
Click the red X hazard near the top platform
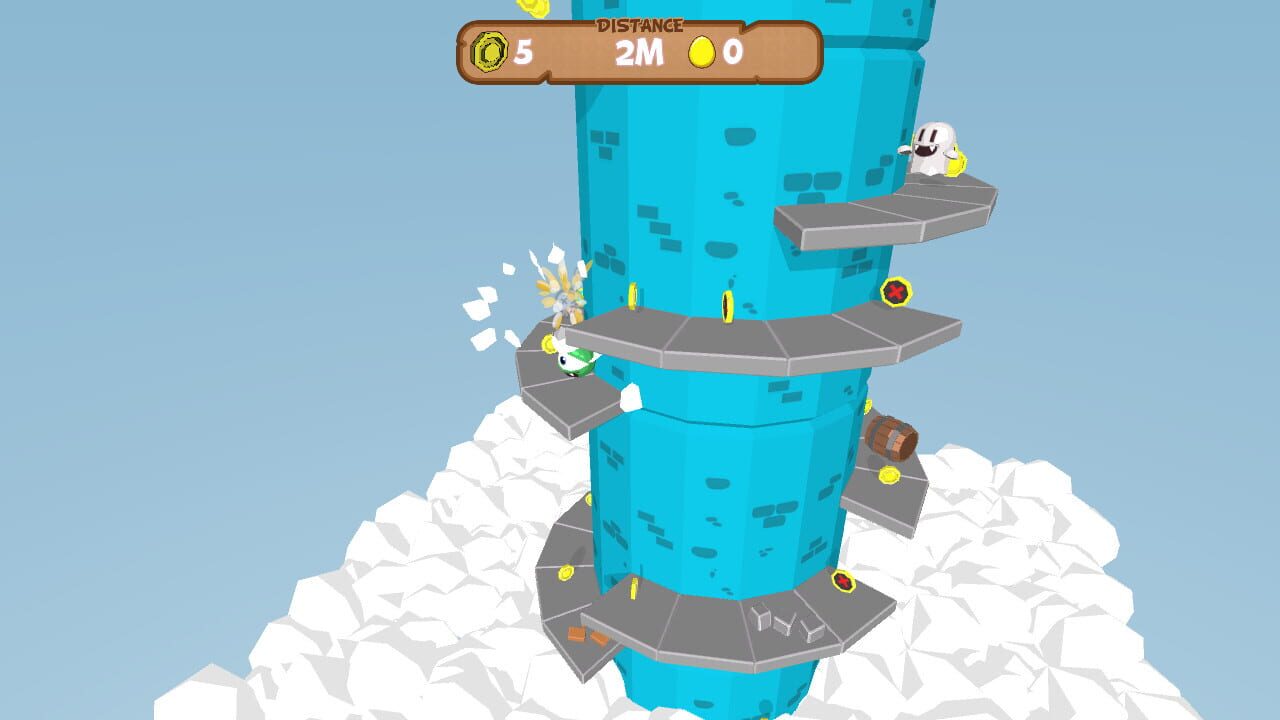tap(897, 294)
